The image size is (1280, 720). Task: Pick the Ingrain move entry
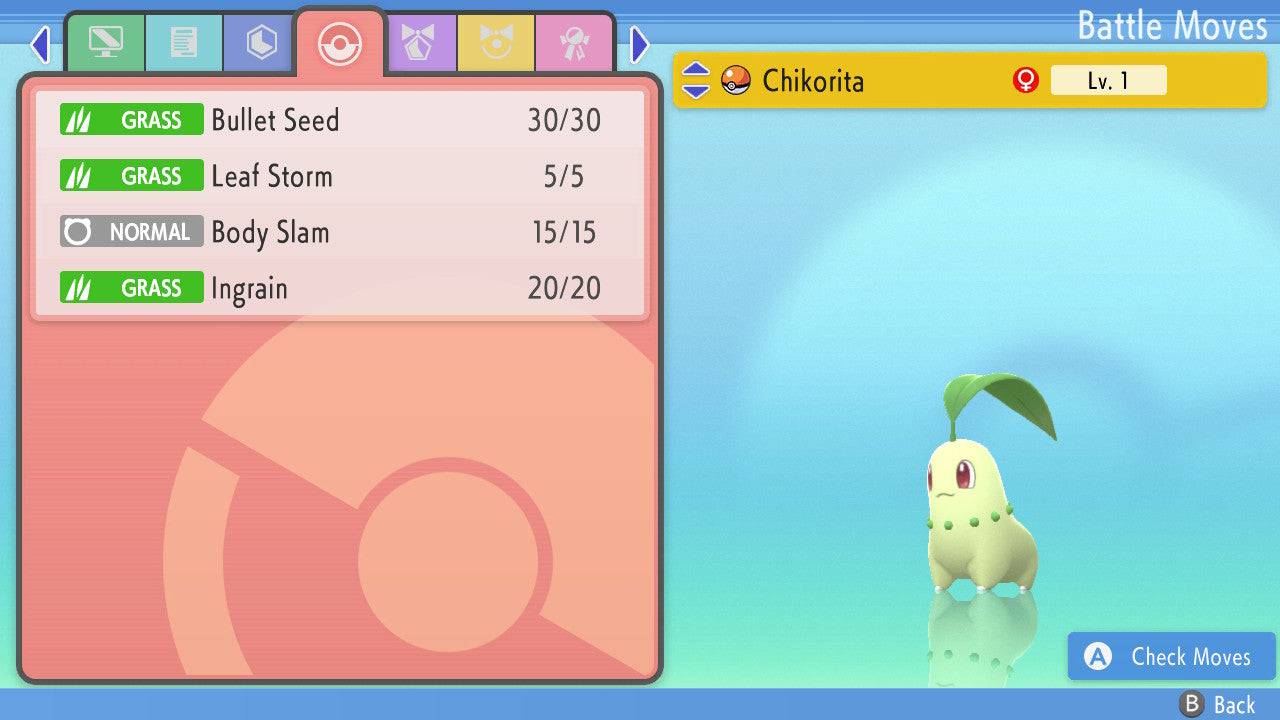(x=340, y=288)
